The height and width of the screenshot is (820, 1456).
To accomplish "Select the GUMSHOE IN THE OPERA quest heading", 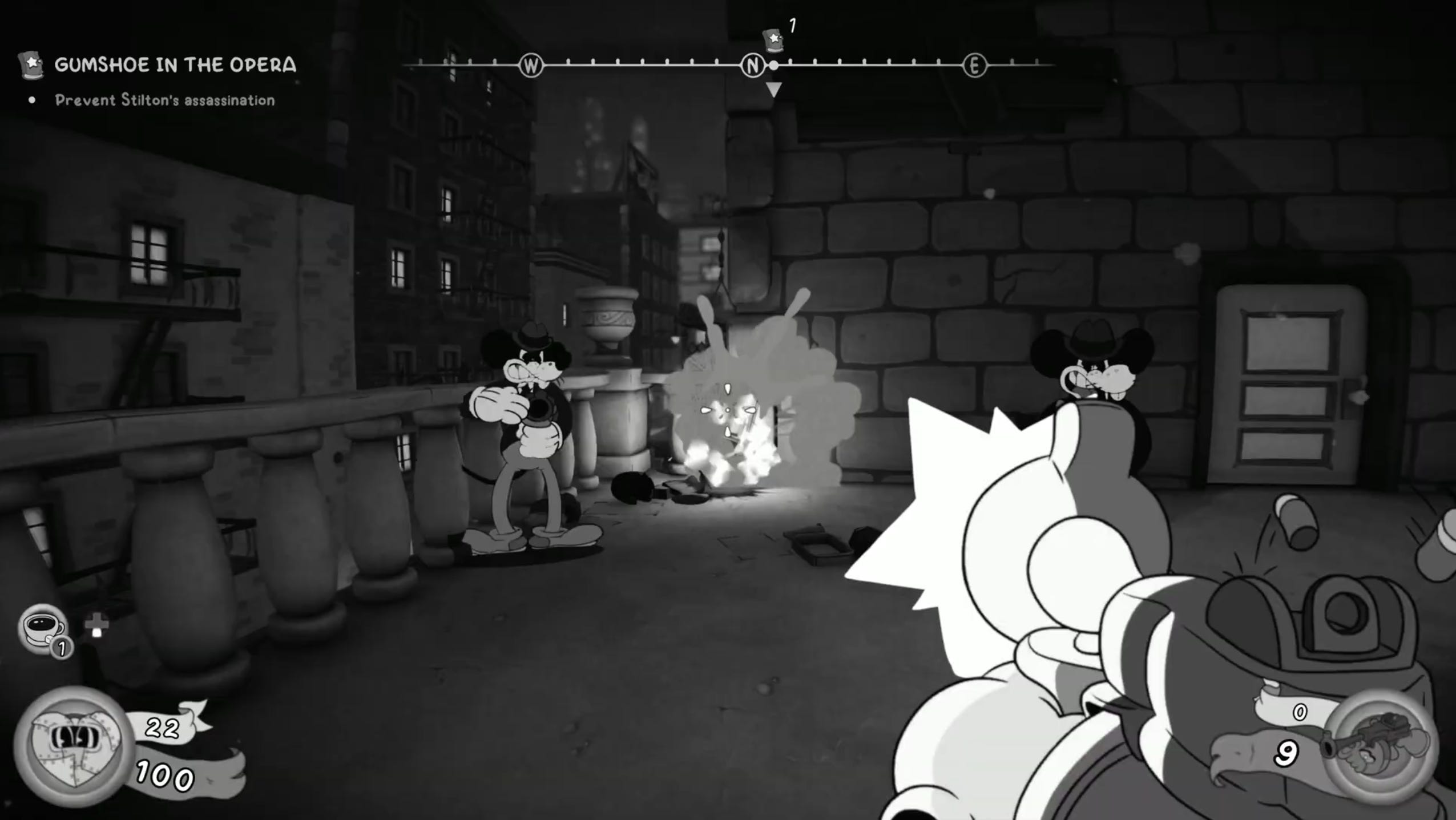I will click(x=175, y=64).
